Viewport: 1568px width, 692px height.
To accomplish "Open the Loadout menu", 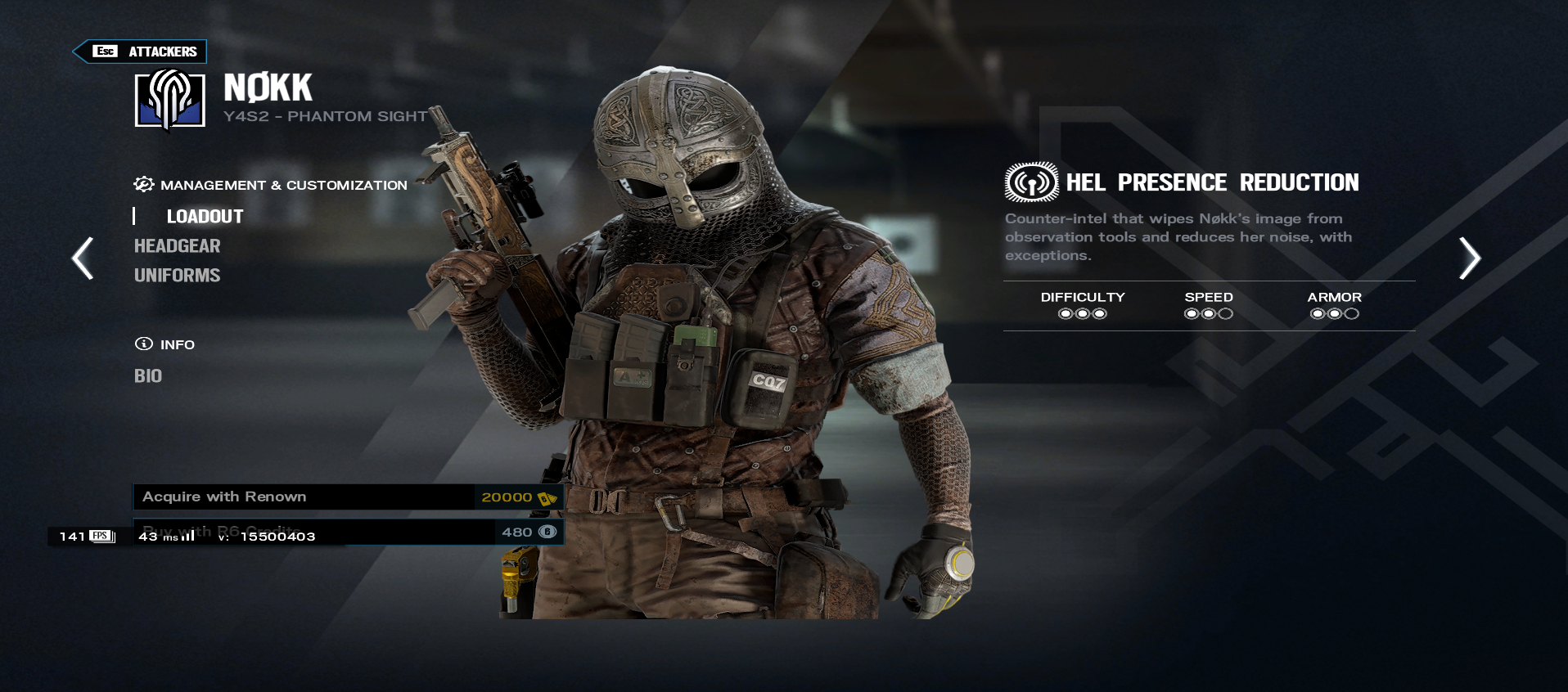I will click(x=205, y=217).
